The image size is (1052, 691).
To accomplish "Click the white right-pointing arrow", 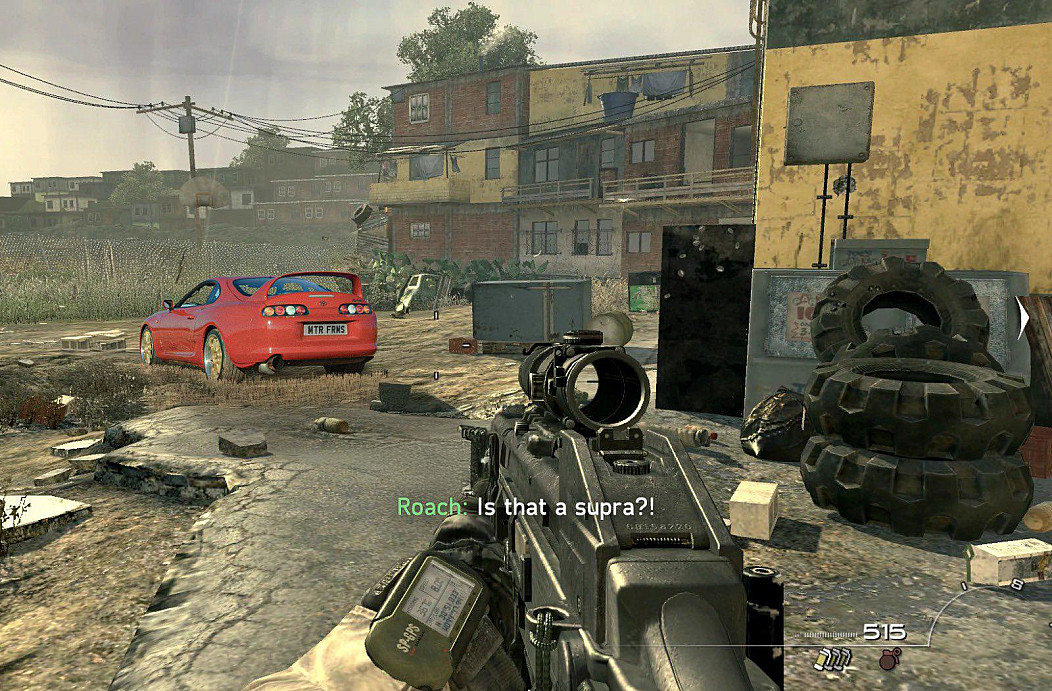I will click(1023, 319).
